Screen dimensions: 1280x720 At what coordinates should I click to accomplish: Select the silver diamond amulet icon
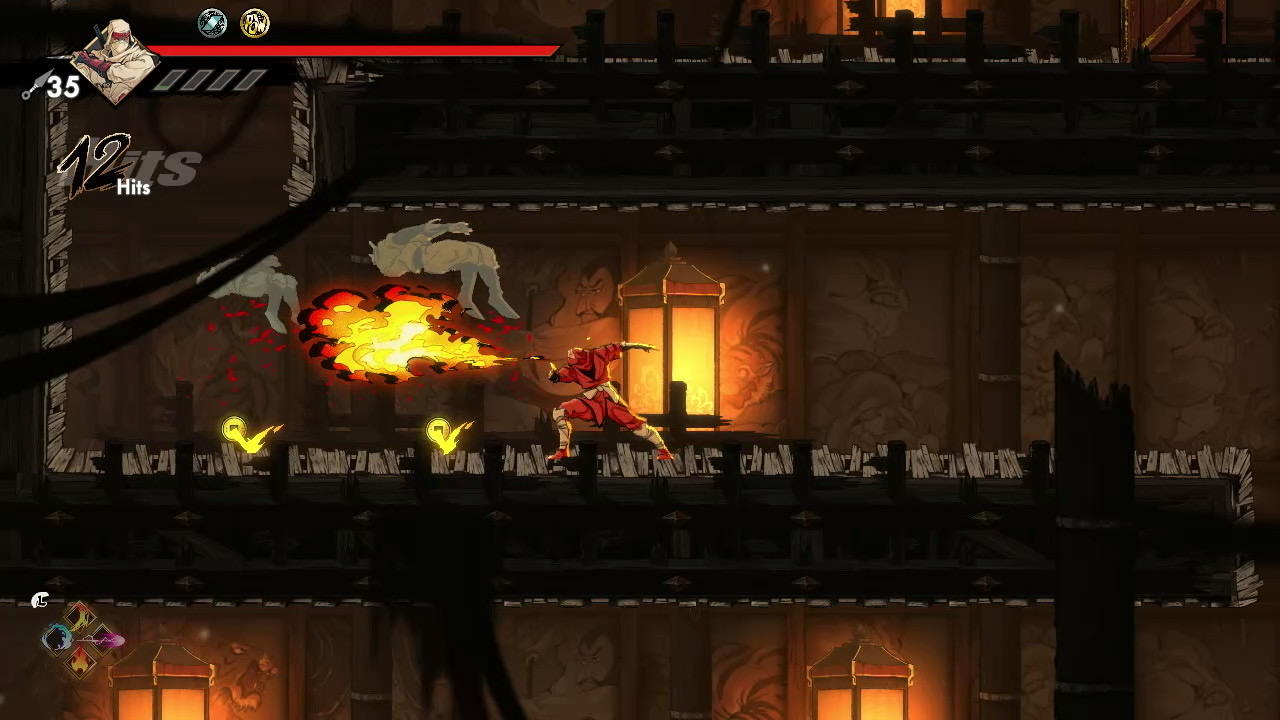pos(212,23)
